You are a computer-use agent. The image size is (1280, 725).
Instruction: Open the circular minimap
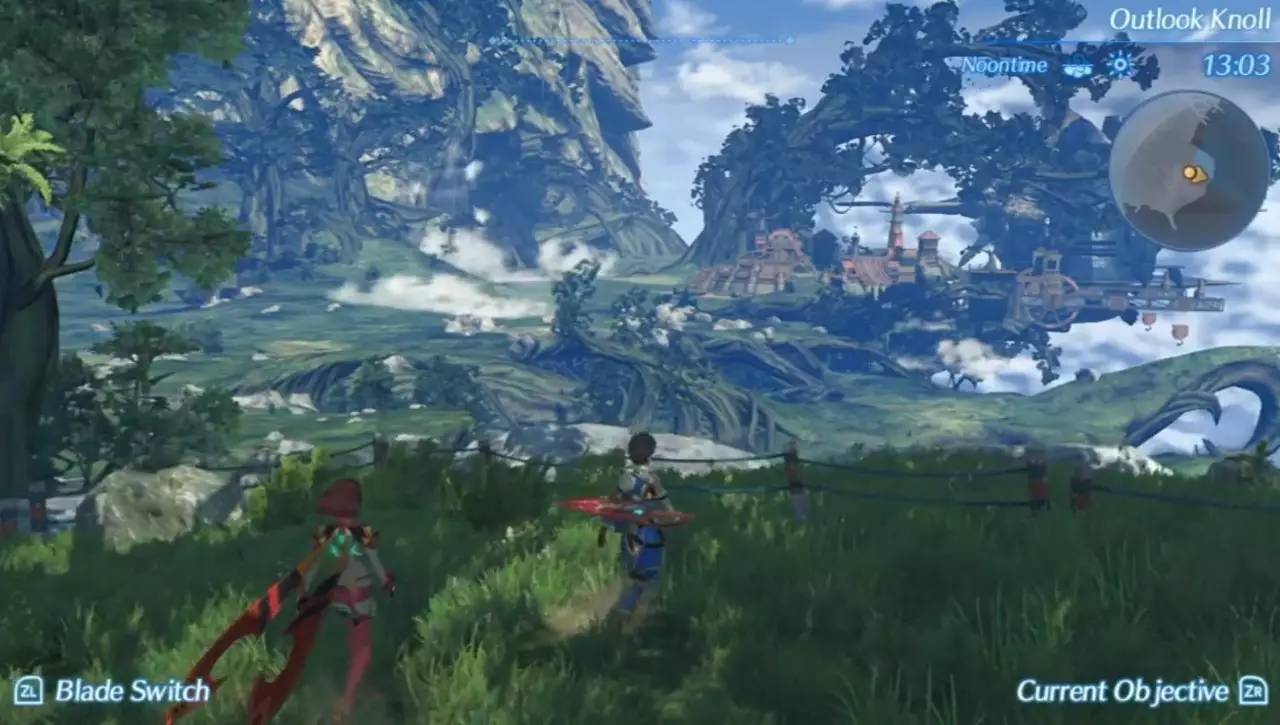pyautogui.click(x=1189, y=171)
